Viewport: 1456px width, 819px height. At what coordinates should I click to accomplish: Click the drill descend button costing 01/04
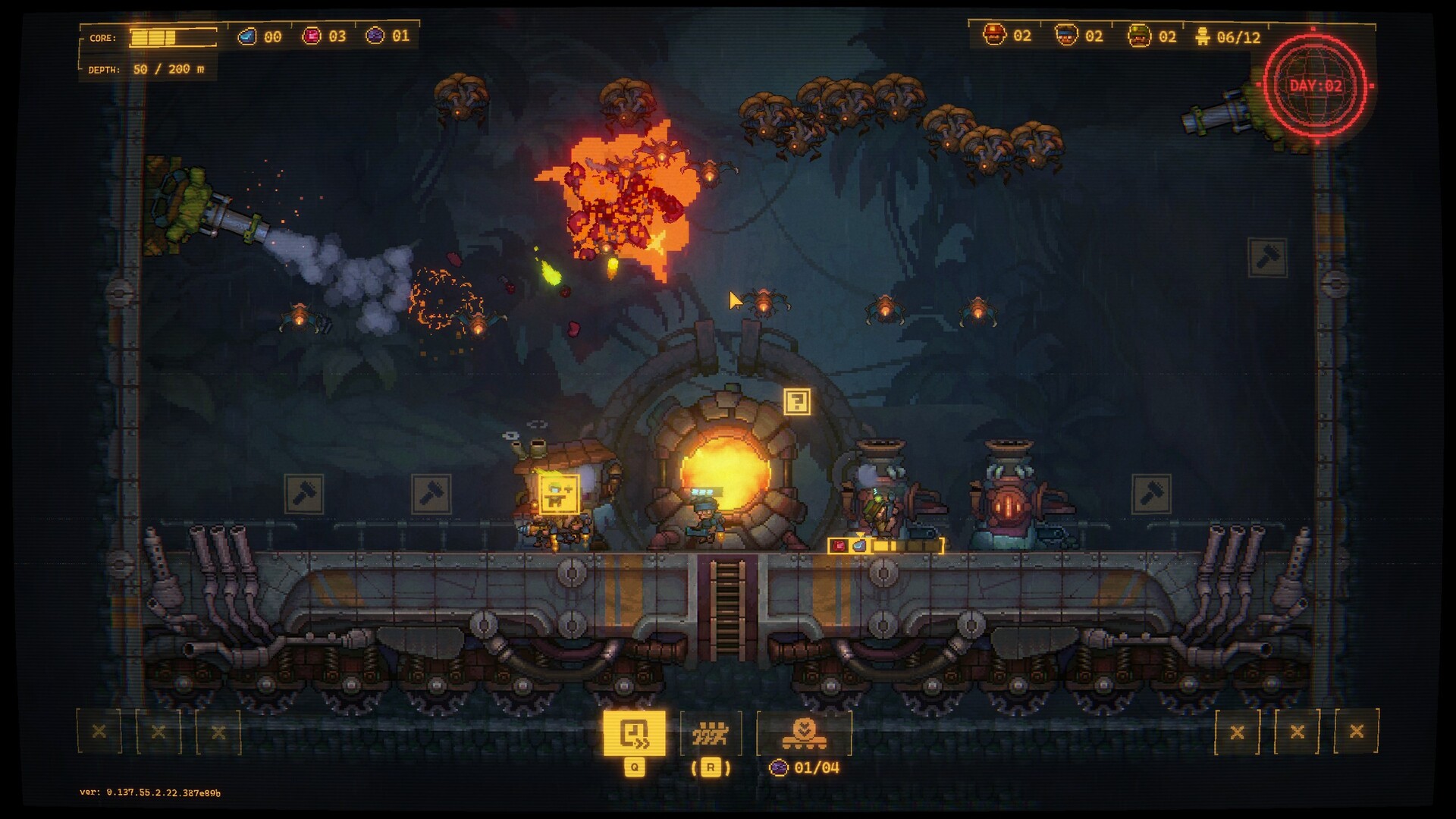[x=804, y=733]
